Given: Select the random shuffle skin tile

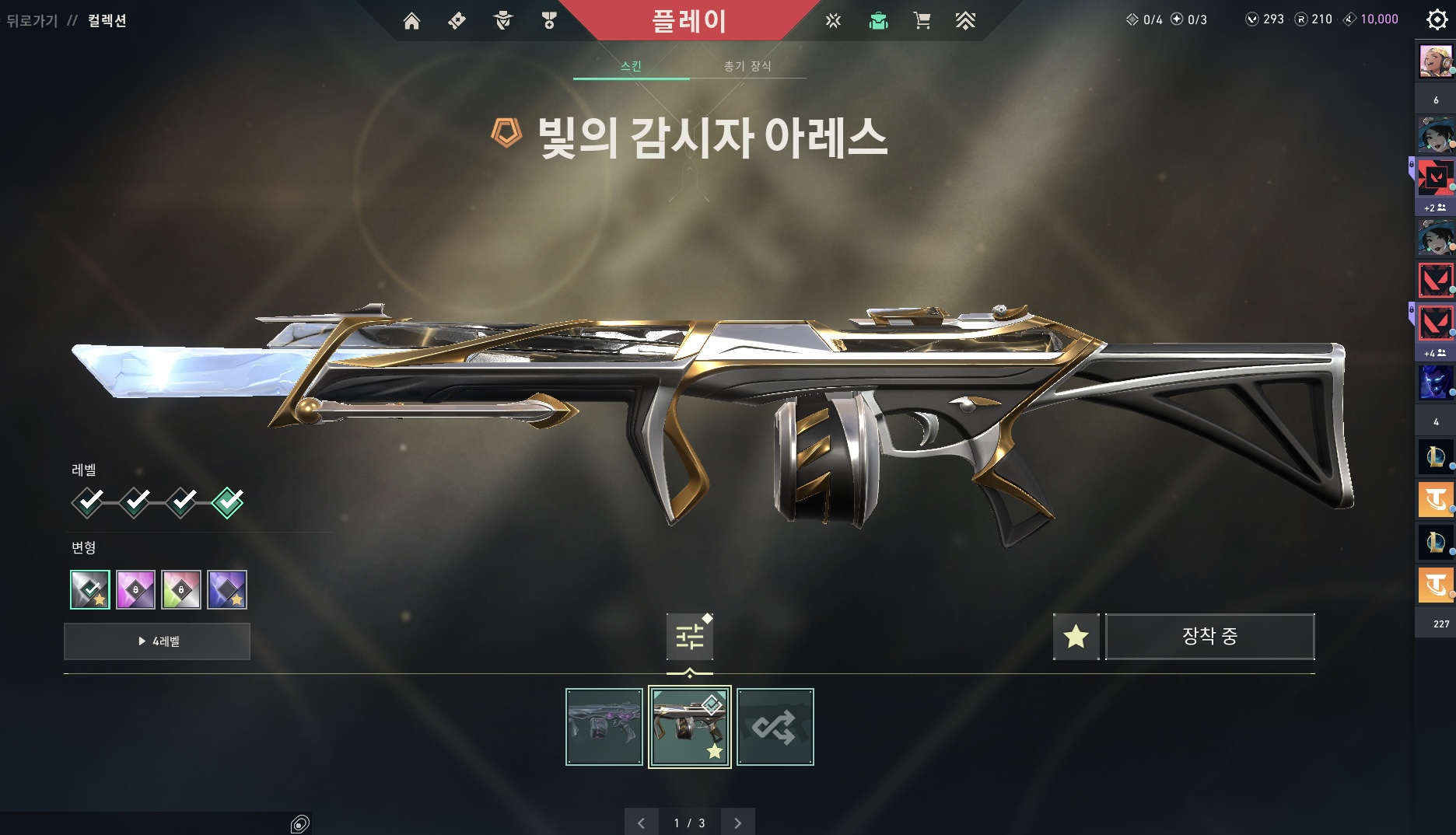Looking at the screenshot, I should [x=775, y=727].
